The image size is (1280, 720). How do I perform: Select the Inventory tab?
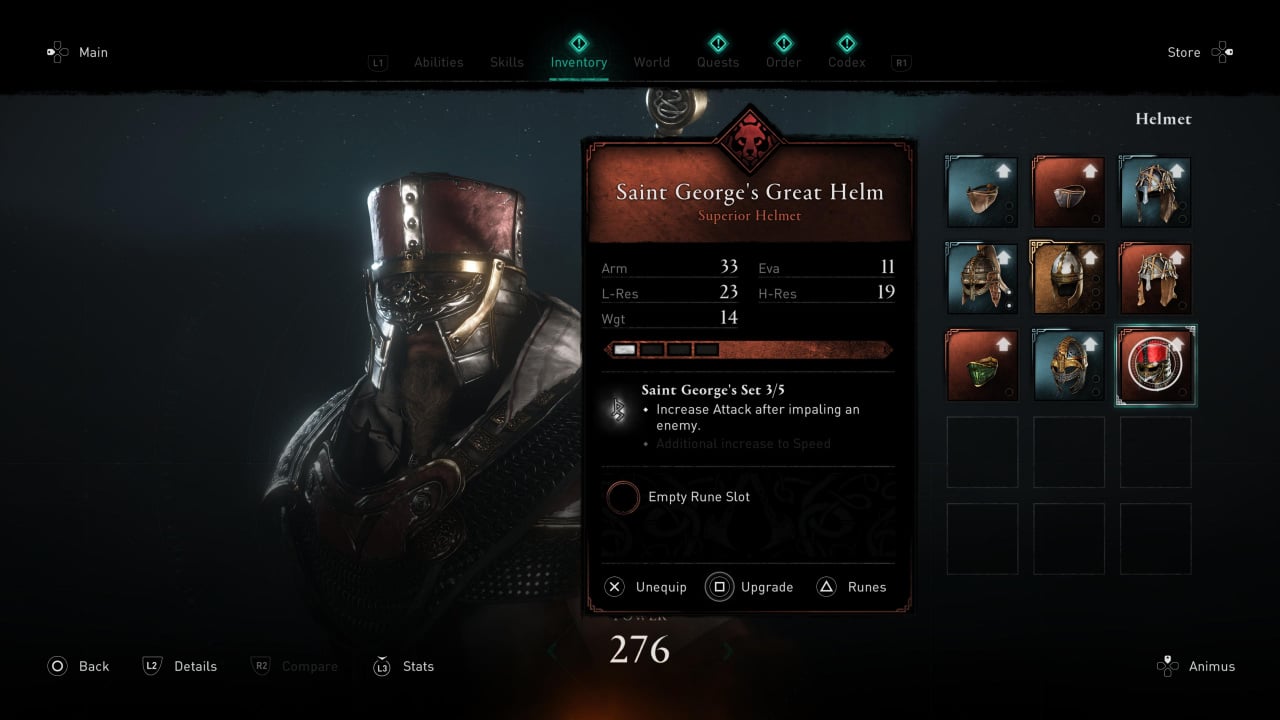[x=578, y=62]
